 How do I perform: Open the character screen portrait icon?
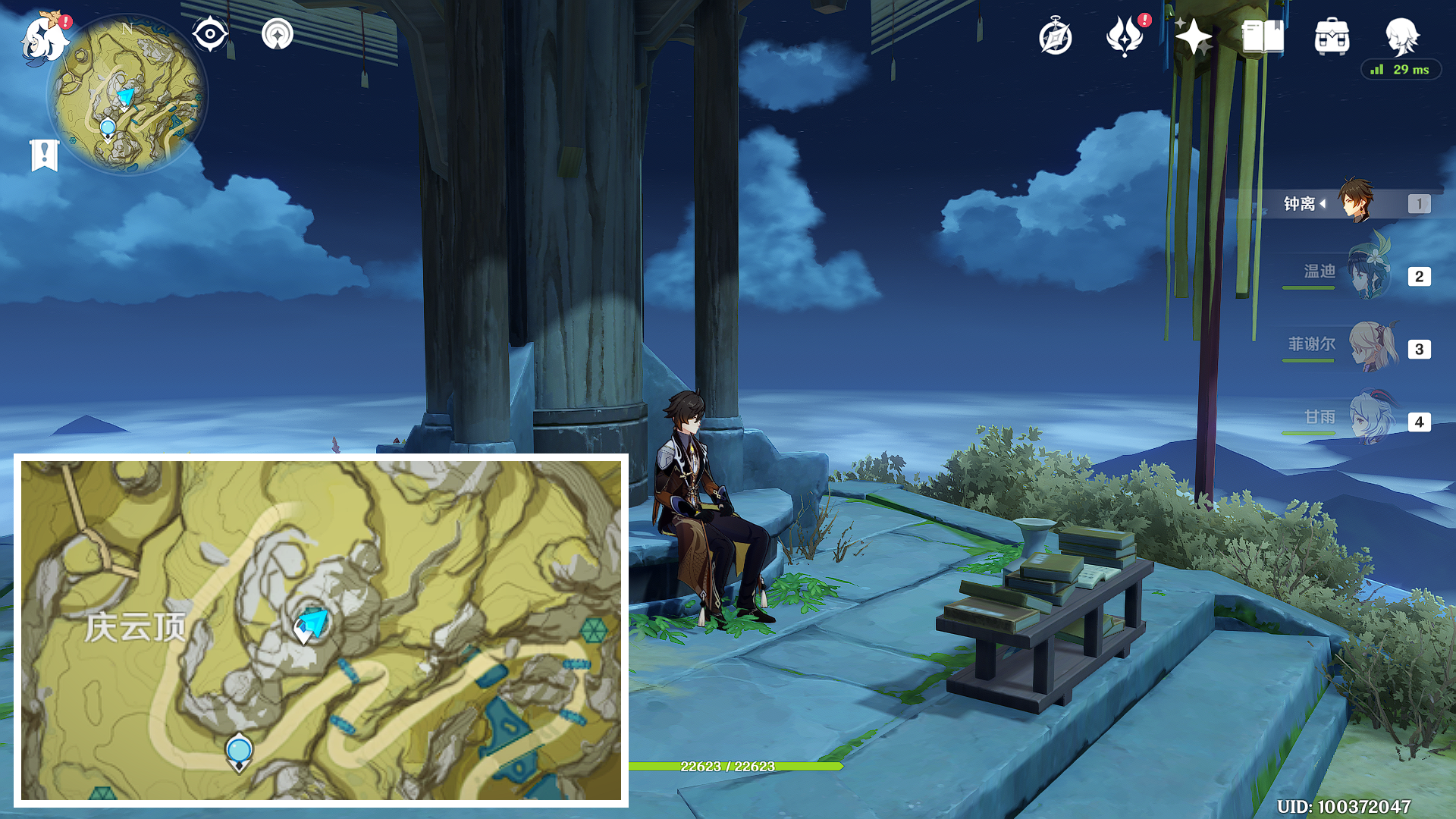click(1401, 36)
